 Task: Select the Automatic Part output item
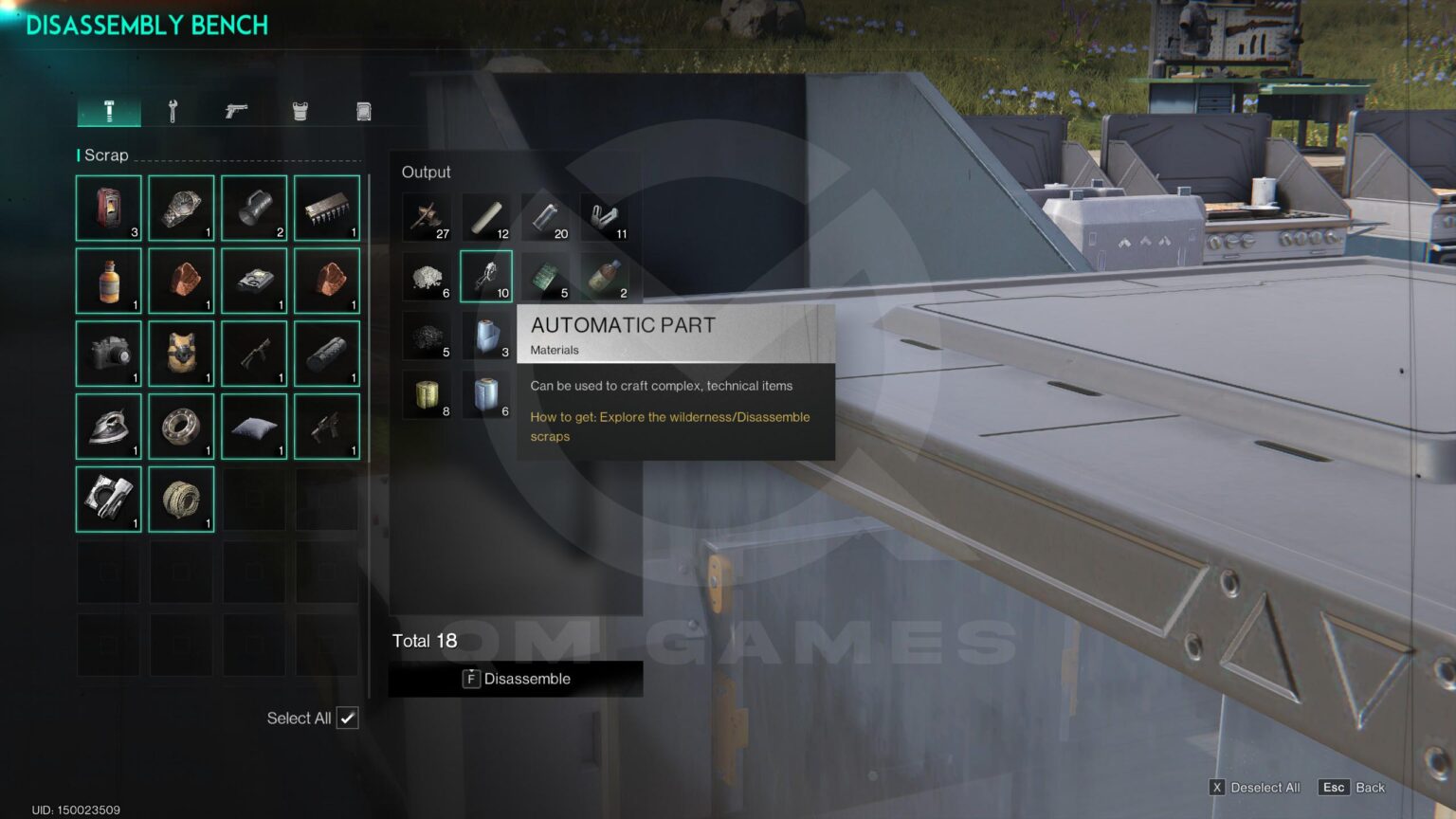(x=486, y=276)
